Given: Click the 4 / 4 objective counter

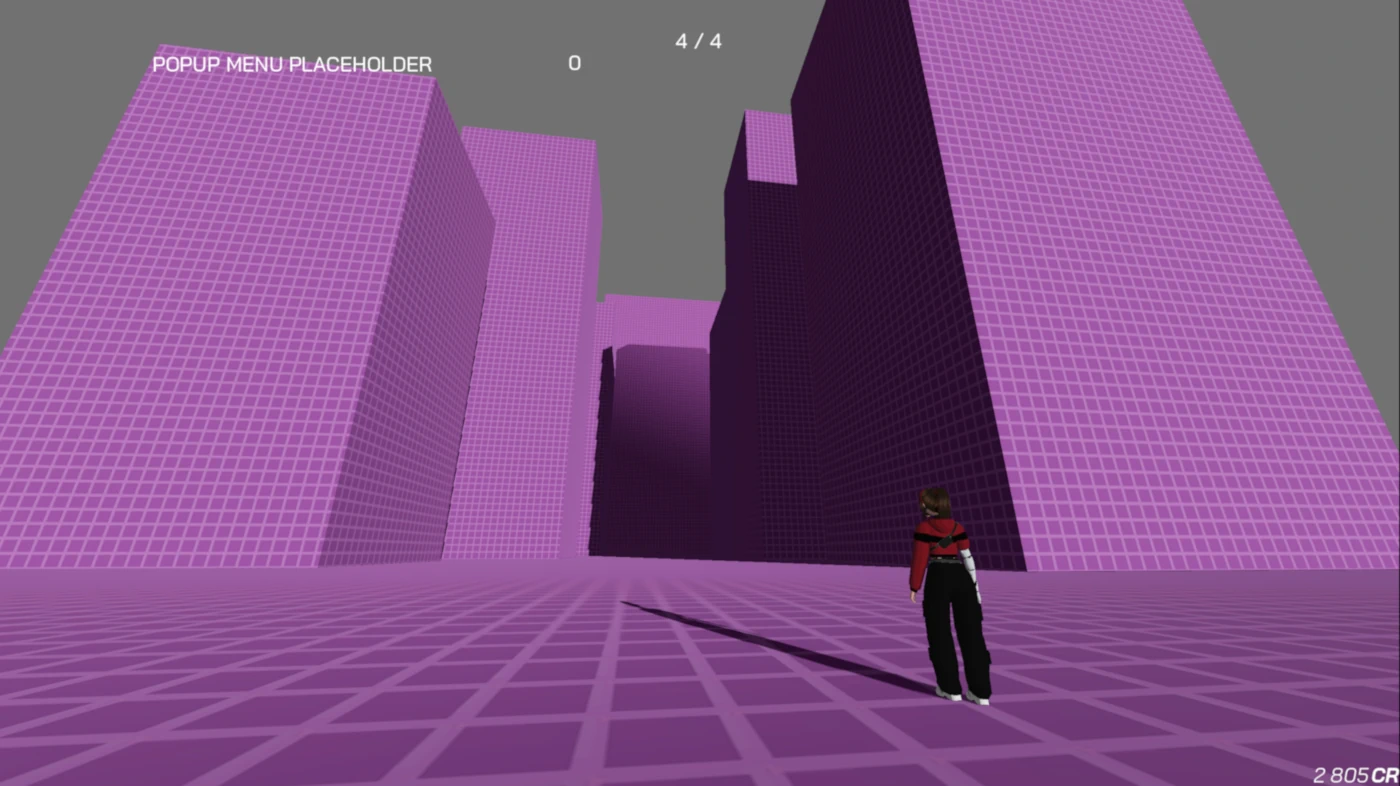Looking at the screenshot, I should tap(698, 41).
